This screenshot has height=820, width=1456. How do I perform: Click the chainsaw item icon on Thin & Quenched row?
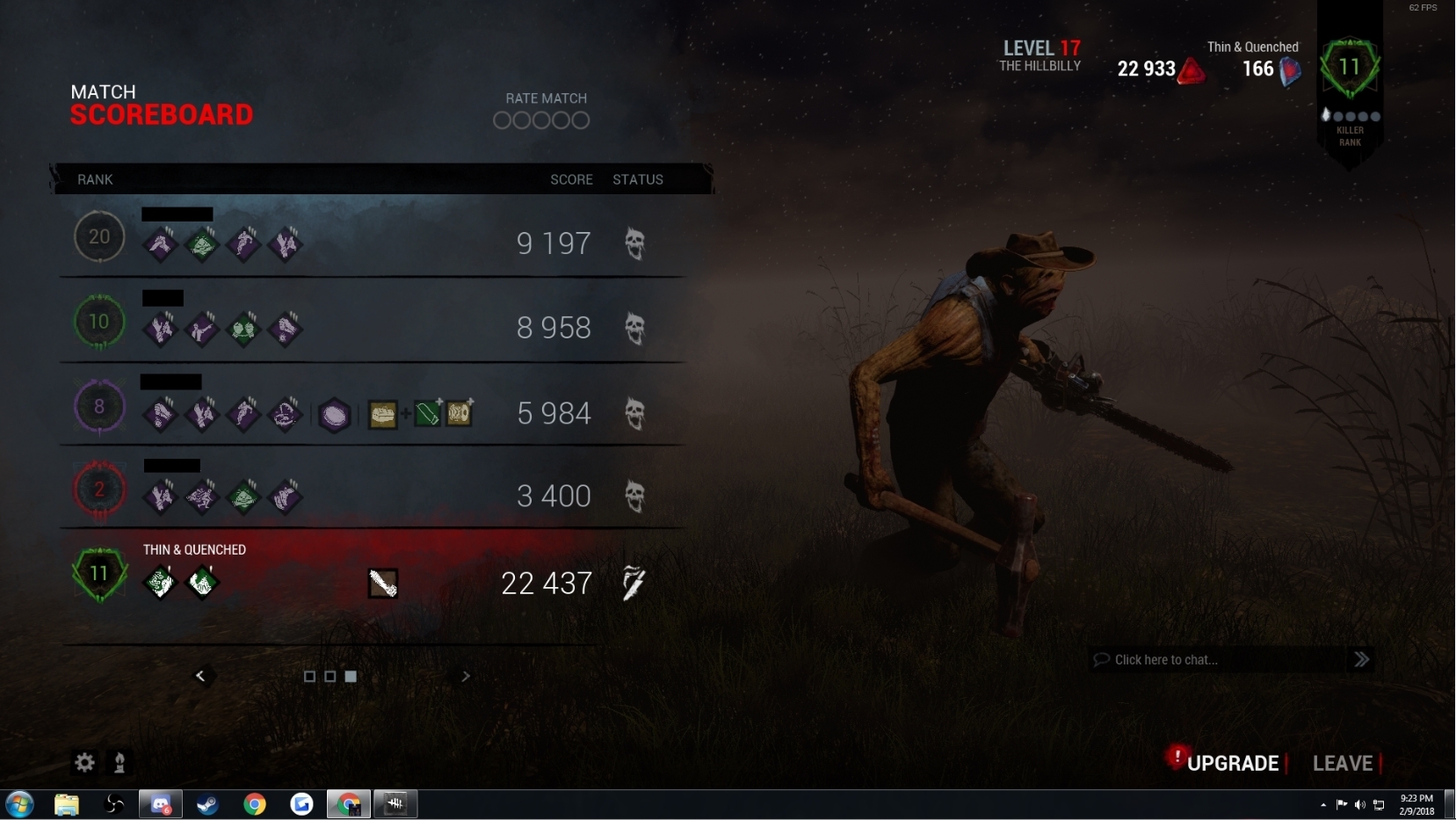(x=382, y=583)
